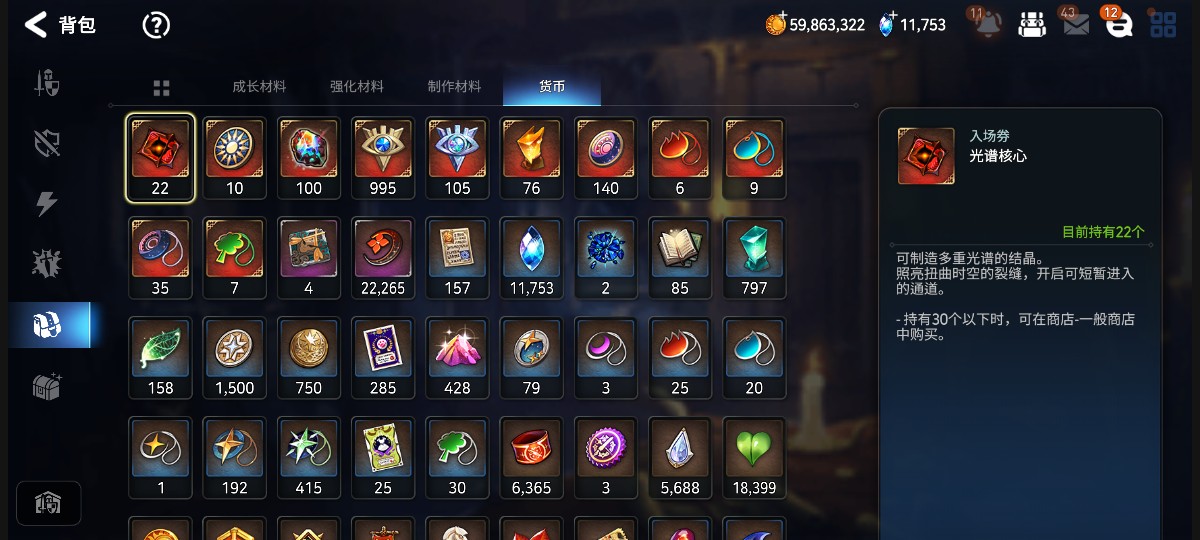1200x540 pixels.
Task: Show all items with the grid tab
Action: 161,88
